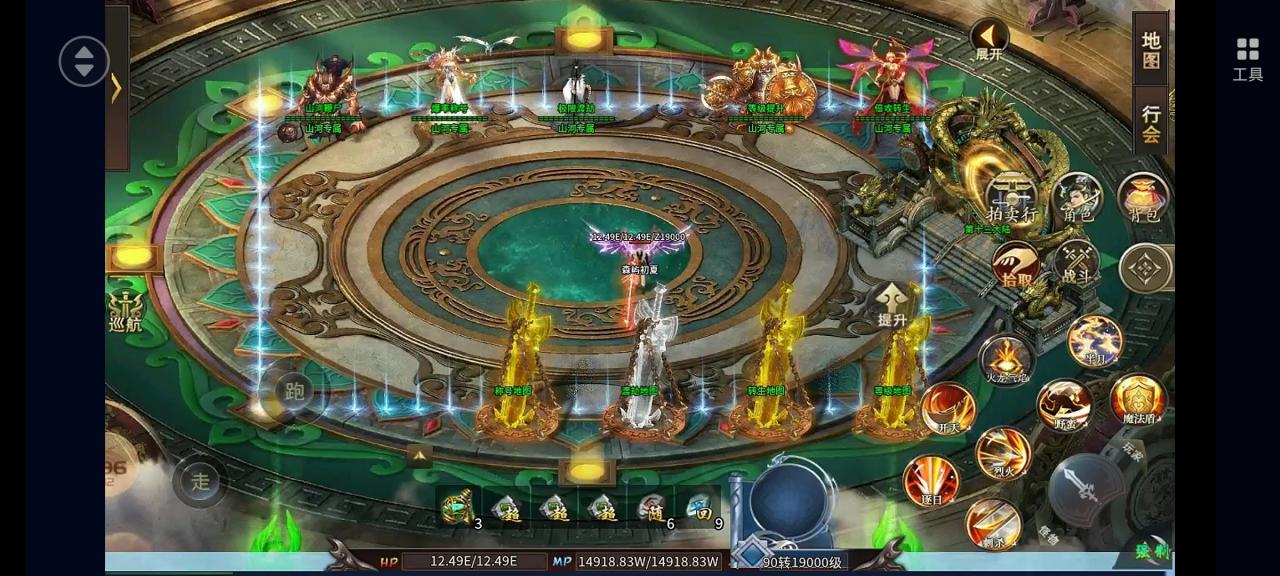Screen dimensions: 1280x576
Task: Use the 刺杀 assassinate skill
Action: 993,524
